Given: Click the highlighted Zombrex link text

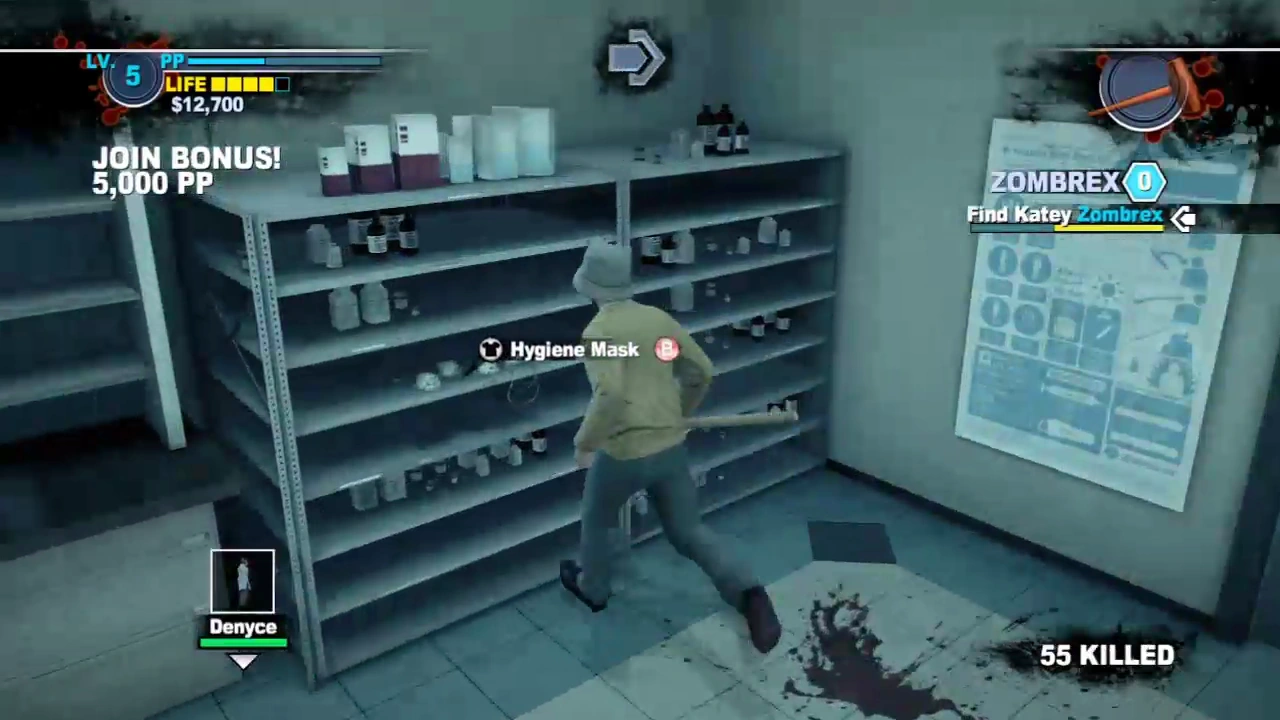Looking at the screenshot, I should tap(1120, 215).
